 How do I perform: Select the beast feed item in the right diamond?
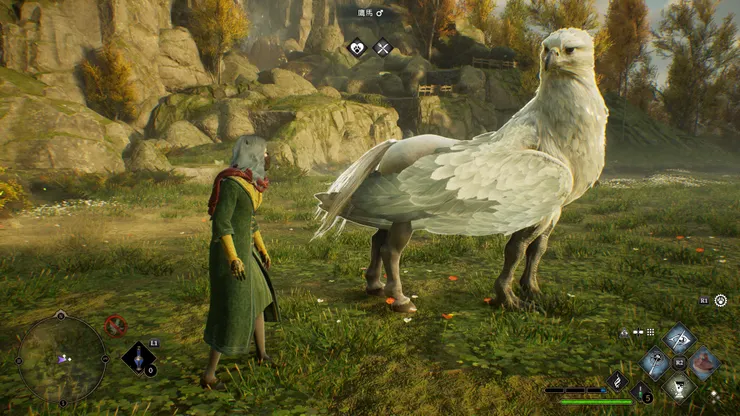[x=704, y=362]
